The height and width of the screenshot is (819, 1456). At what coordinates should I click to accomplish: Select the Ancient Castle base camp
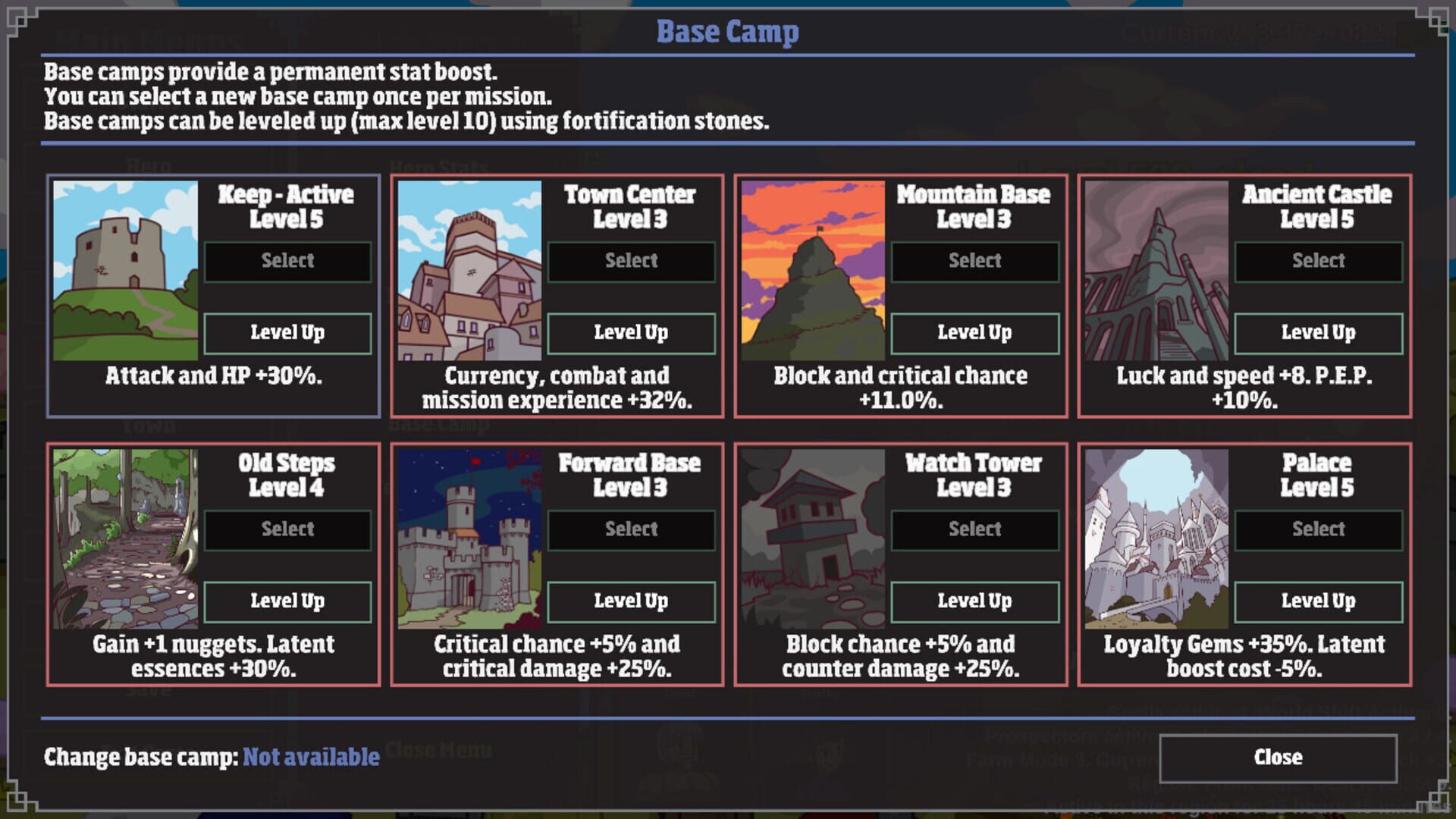1319,260
